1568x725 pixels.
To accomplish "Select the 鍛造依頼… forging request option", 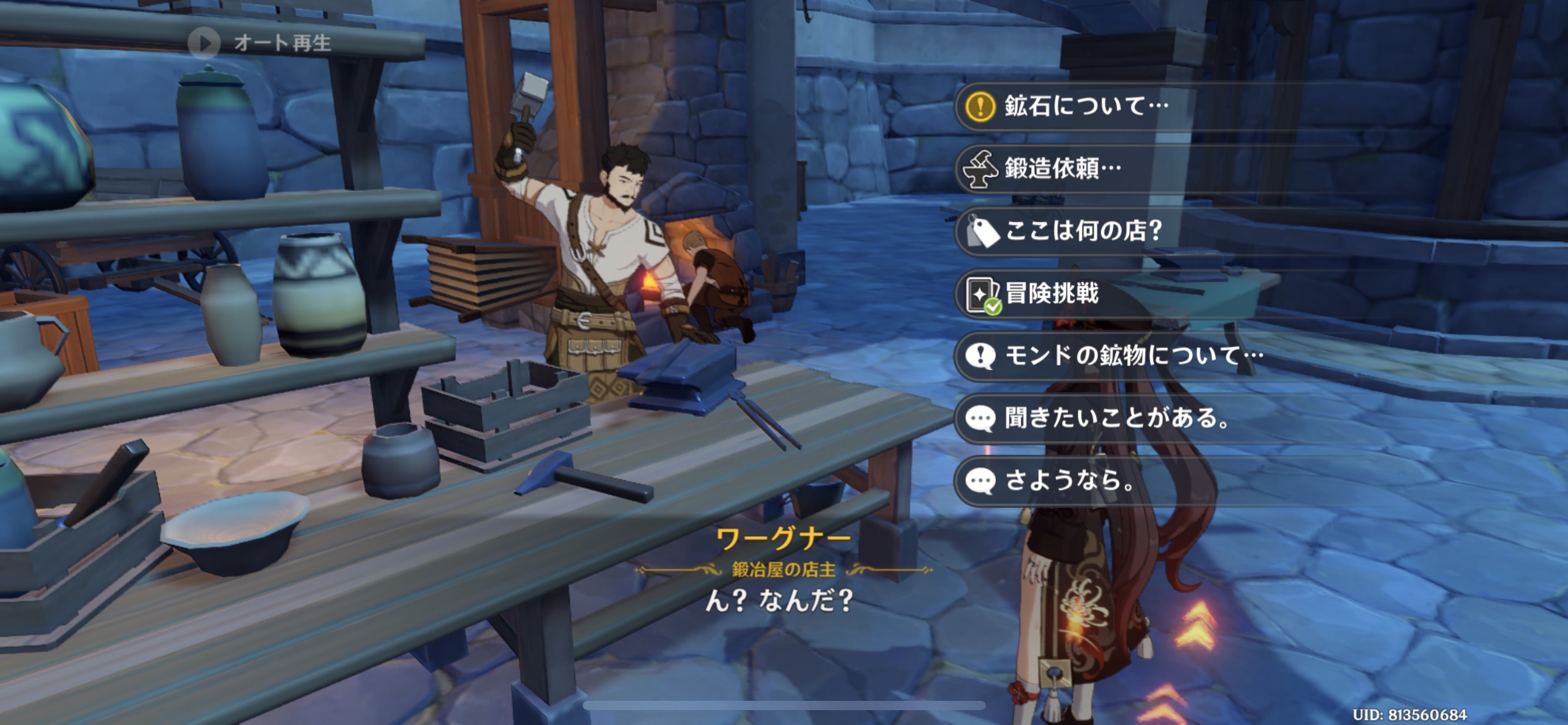I will [x=1062, y=168].
